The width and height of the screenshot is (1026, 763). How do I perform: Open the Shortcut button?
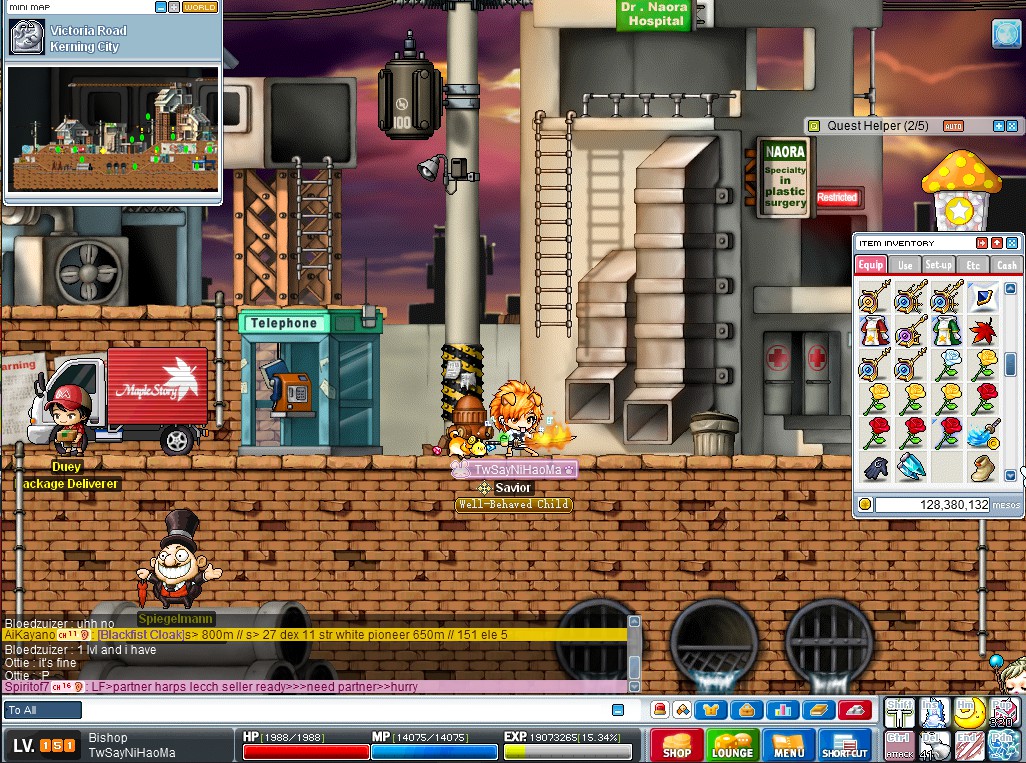[846, 745]
